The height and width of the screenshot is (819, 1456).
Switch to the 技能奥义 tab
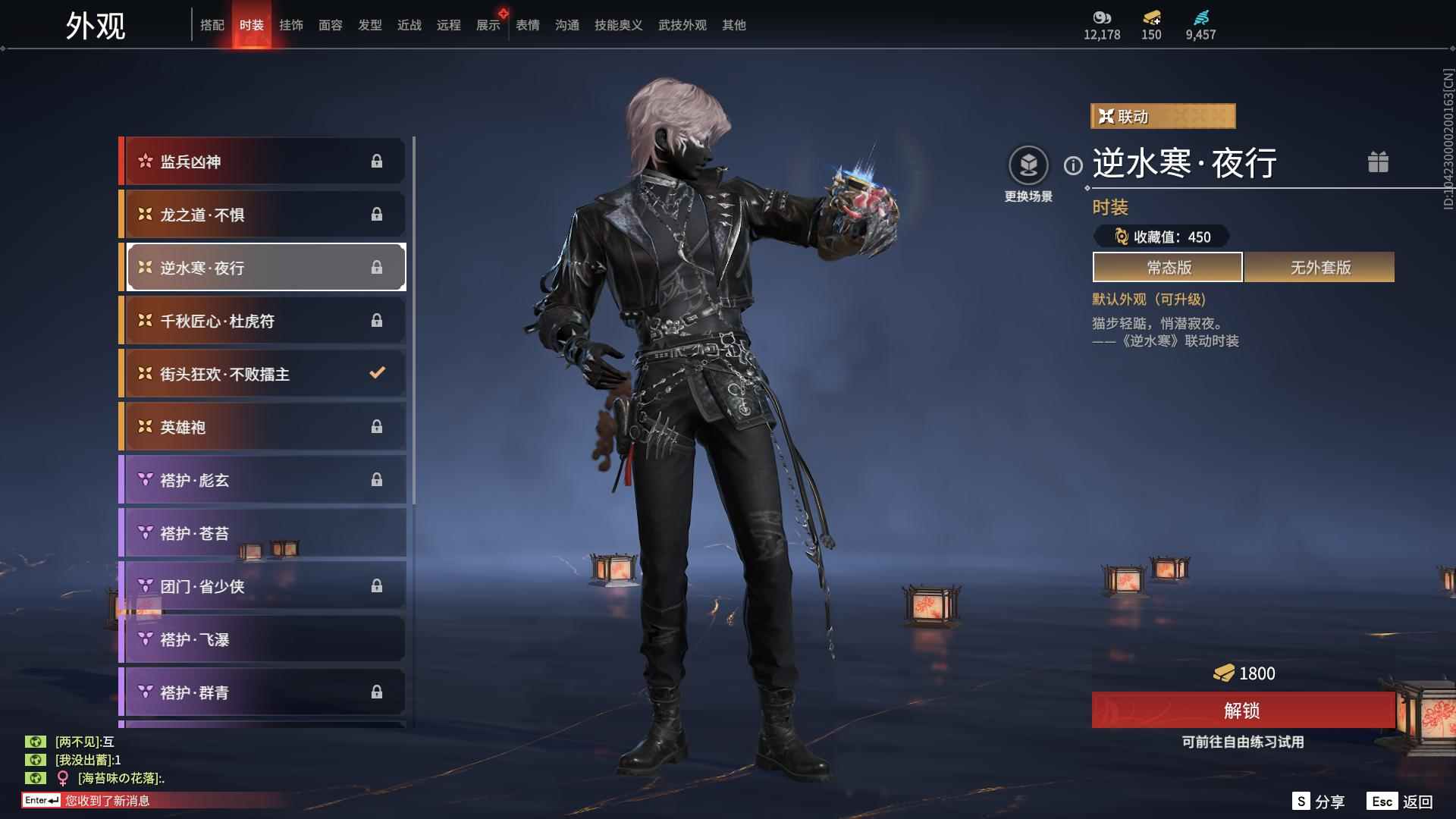[x=619, y=25]
